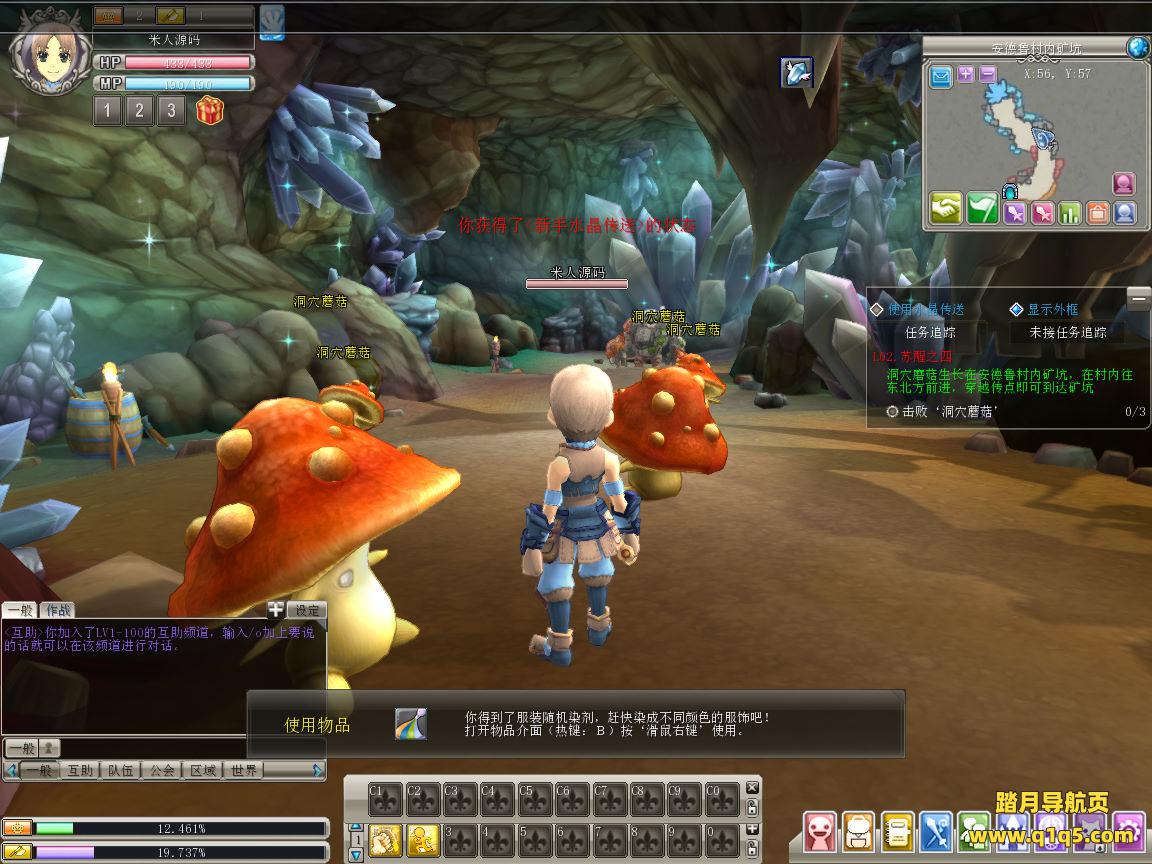Screen dimensions: 1152x864
Task: Select the 世界 chat channel
Action: click(244, 770)
